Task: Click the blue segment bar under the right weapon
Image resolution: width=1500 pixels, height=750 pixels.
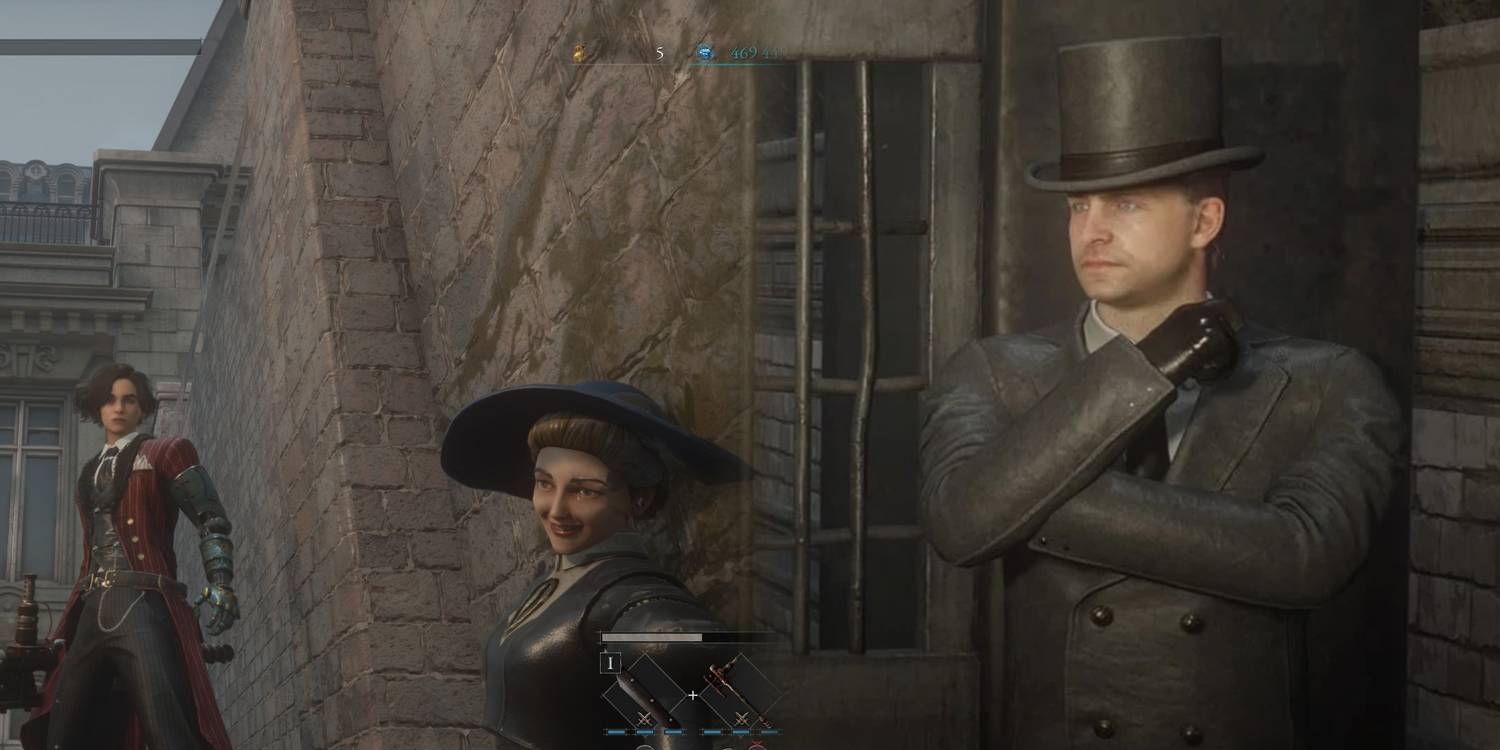Action: tap(712, 731)
